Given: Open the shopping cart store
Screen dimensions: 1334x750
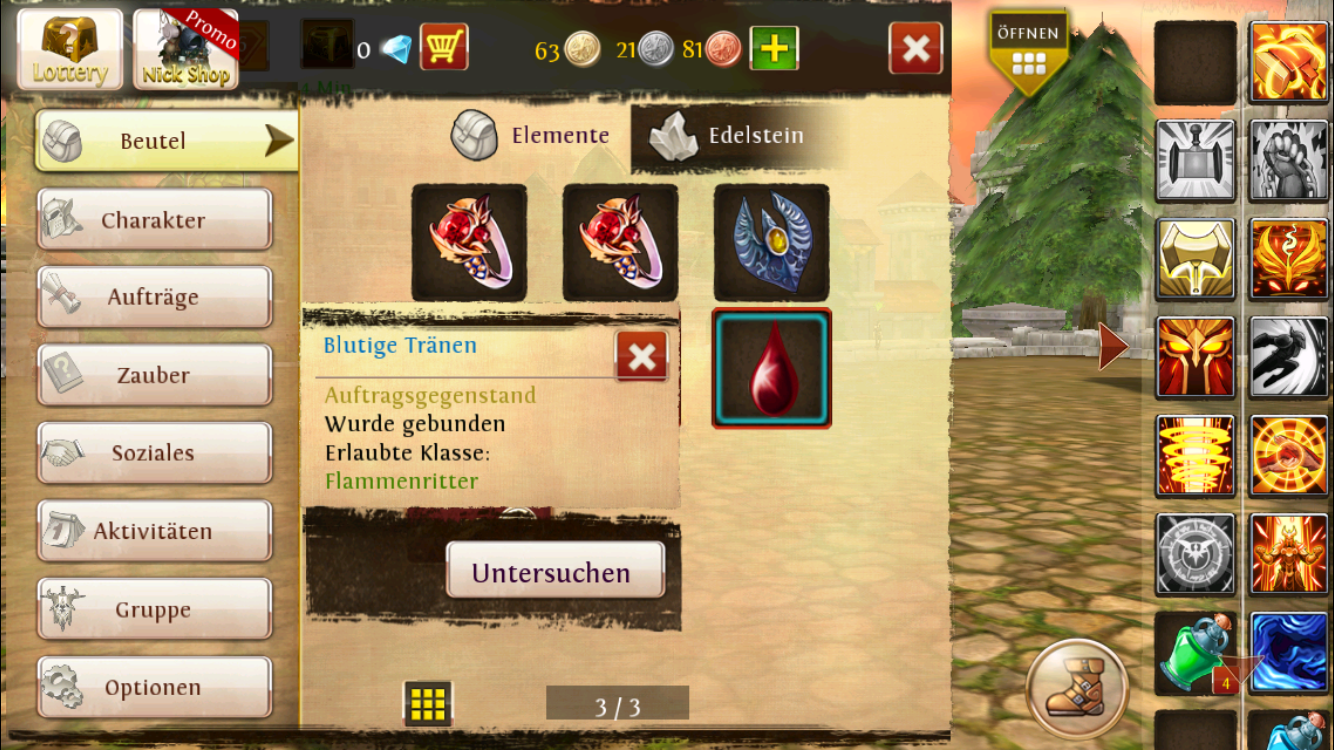Looking at the screenshot, I should (x=444, y=47).
